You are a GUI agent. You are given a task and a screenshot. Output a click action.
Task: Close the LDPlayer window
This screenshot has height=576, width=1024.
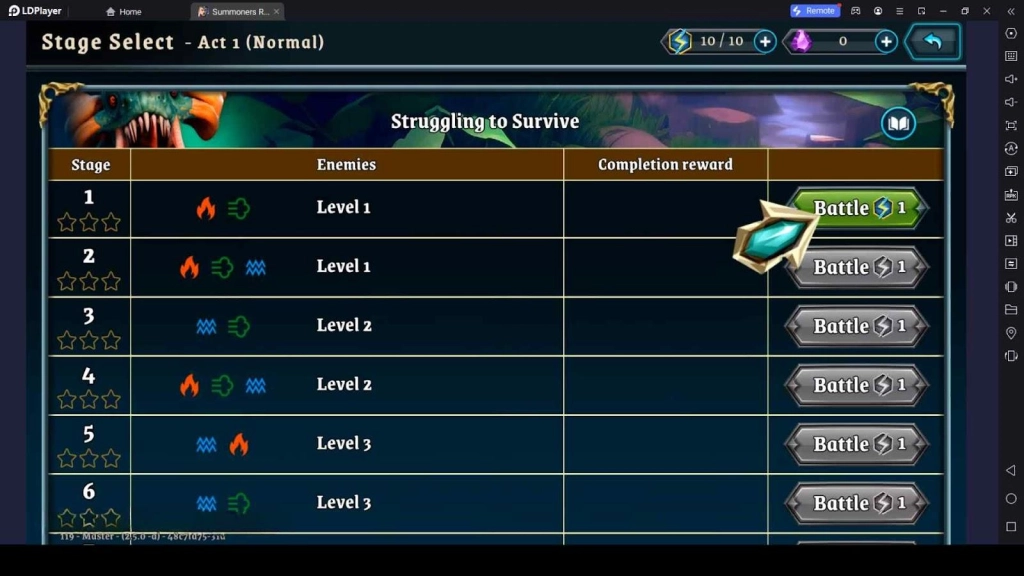point(987,11)
